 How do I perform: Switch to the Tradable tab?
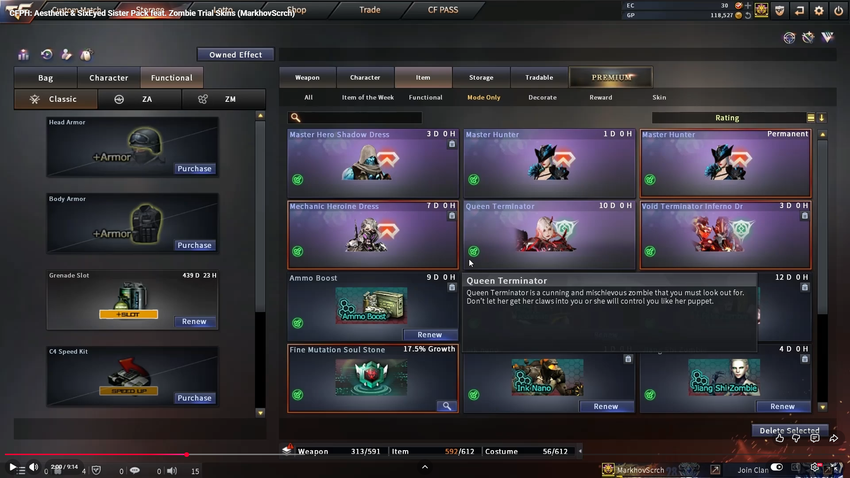(x=539, y=78)
